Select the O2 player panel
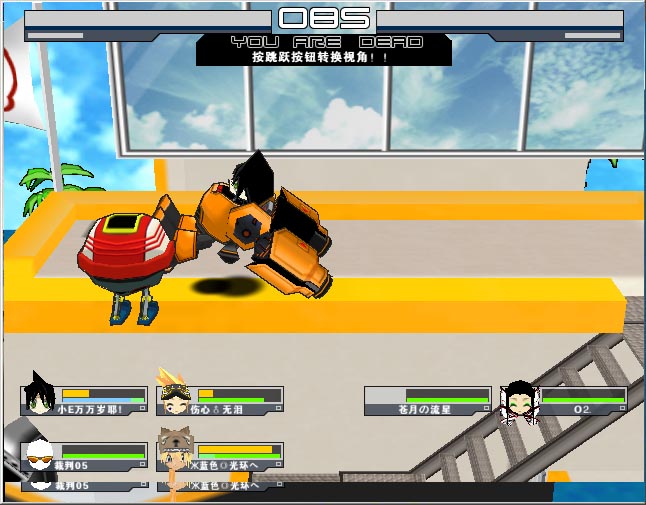646x505 pixels. tap(583, 401)
